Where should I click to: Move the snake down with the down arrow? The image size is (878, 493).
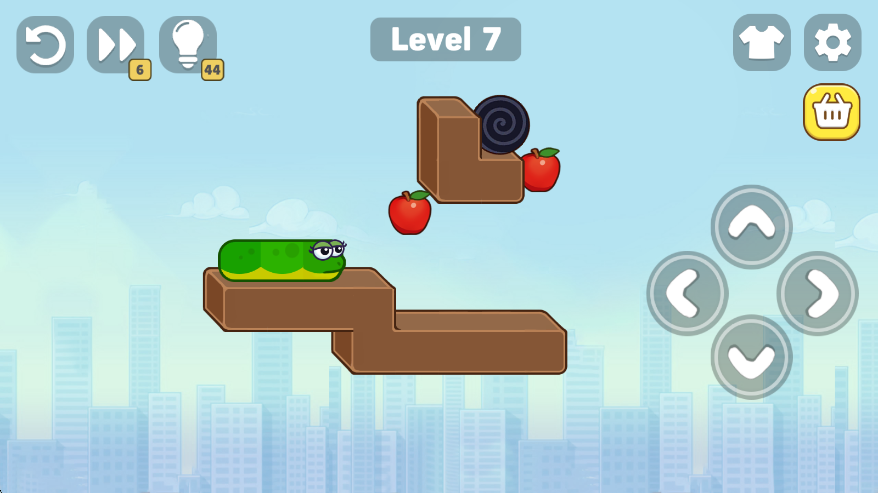pos(751,357)
